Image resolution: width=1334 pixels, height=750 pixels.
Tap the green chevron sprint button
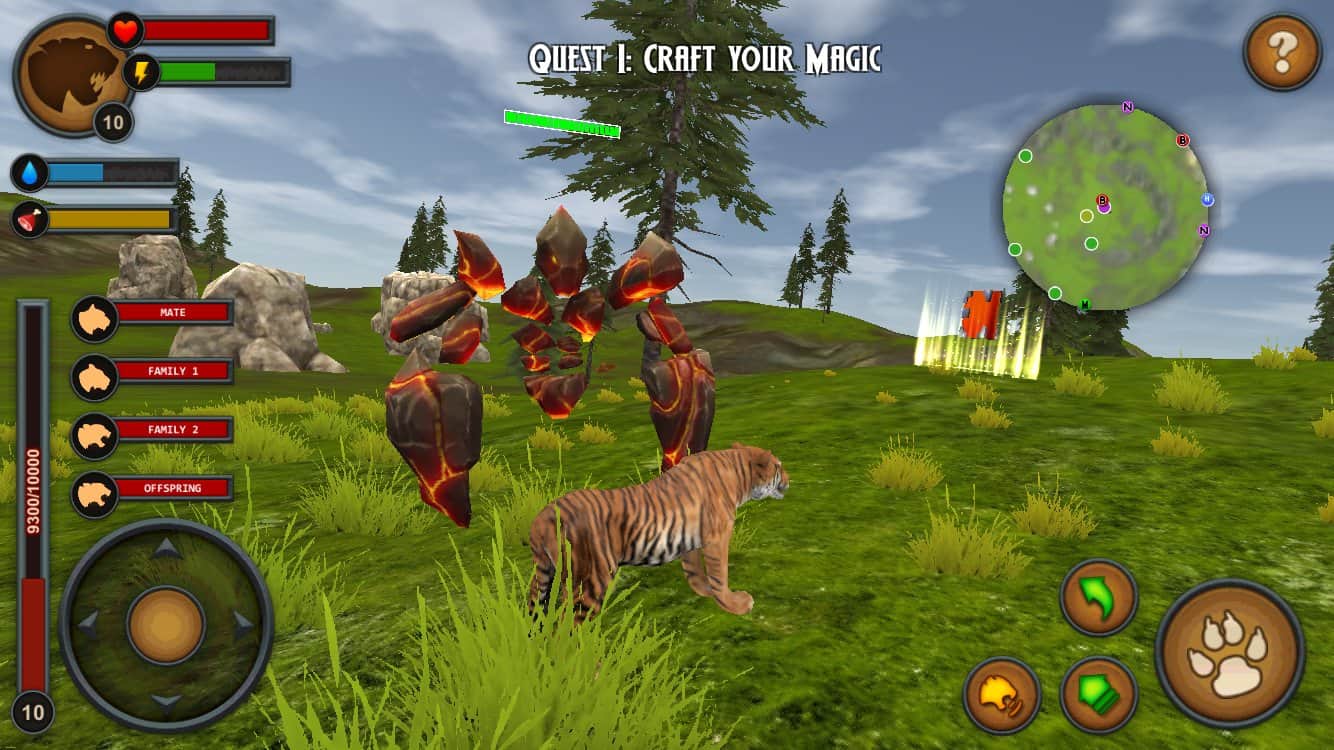1098,694
